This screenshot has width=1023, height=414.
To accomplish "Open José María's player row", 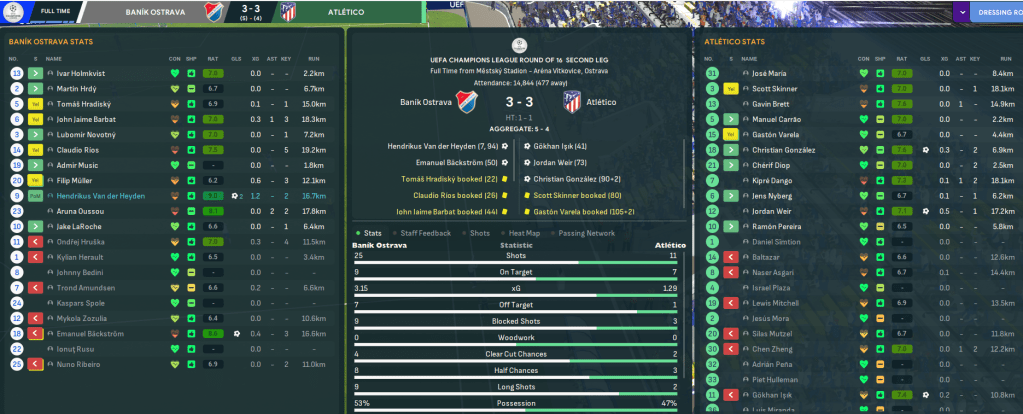I will [767, 73].
